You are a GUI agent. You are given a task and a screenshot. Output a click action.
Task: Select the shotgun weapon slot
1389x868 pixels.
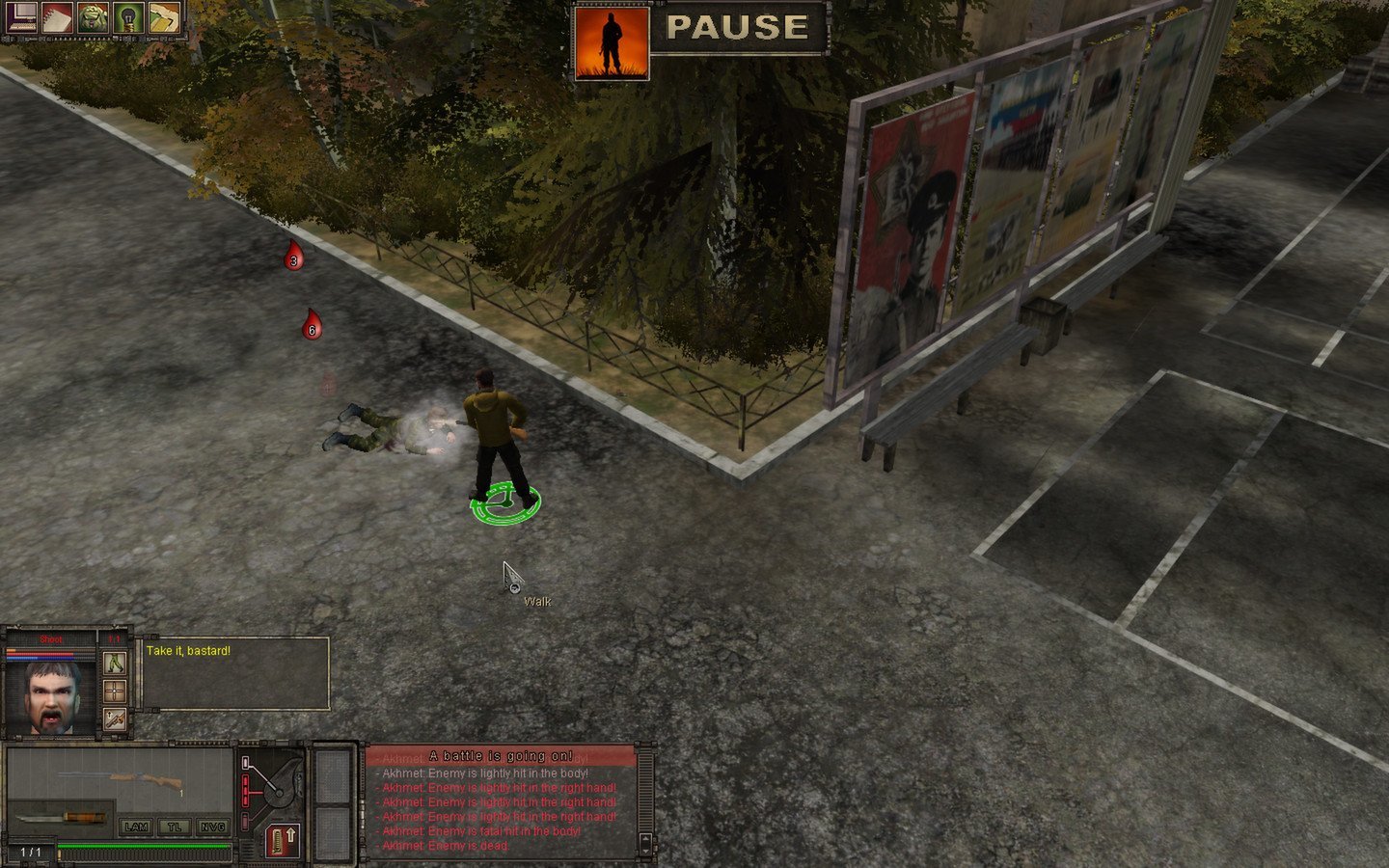click(121, 777)
